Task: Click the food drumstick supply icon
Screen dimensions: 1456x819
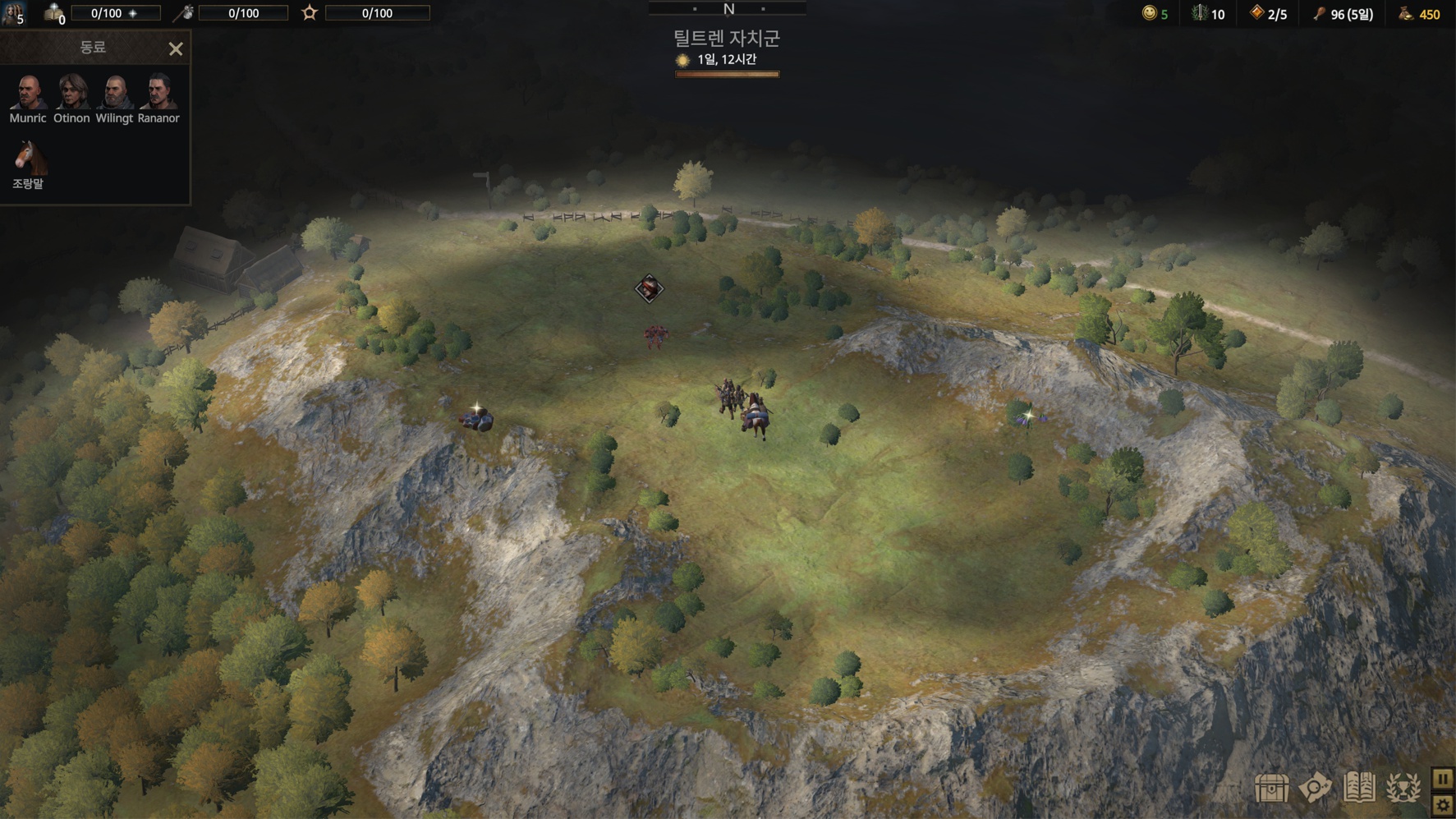Action: coord(1319,13)
